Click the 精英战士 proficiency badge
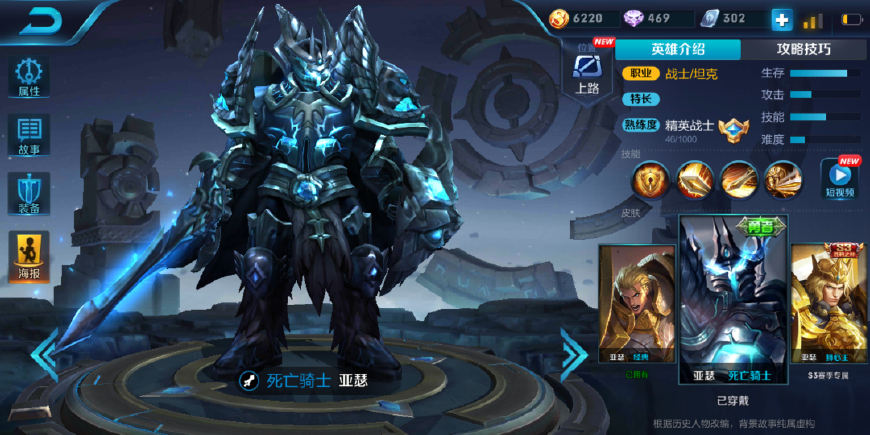870x435 pixels. click(x=733, y=128)
